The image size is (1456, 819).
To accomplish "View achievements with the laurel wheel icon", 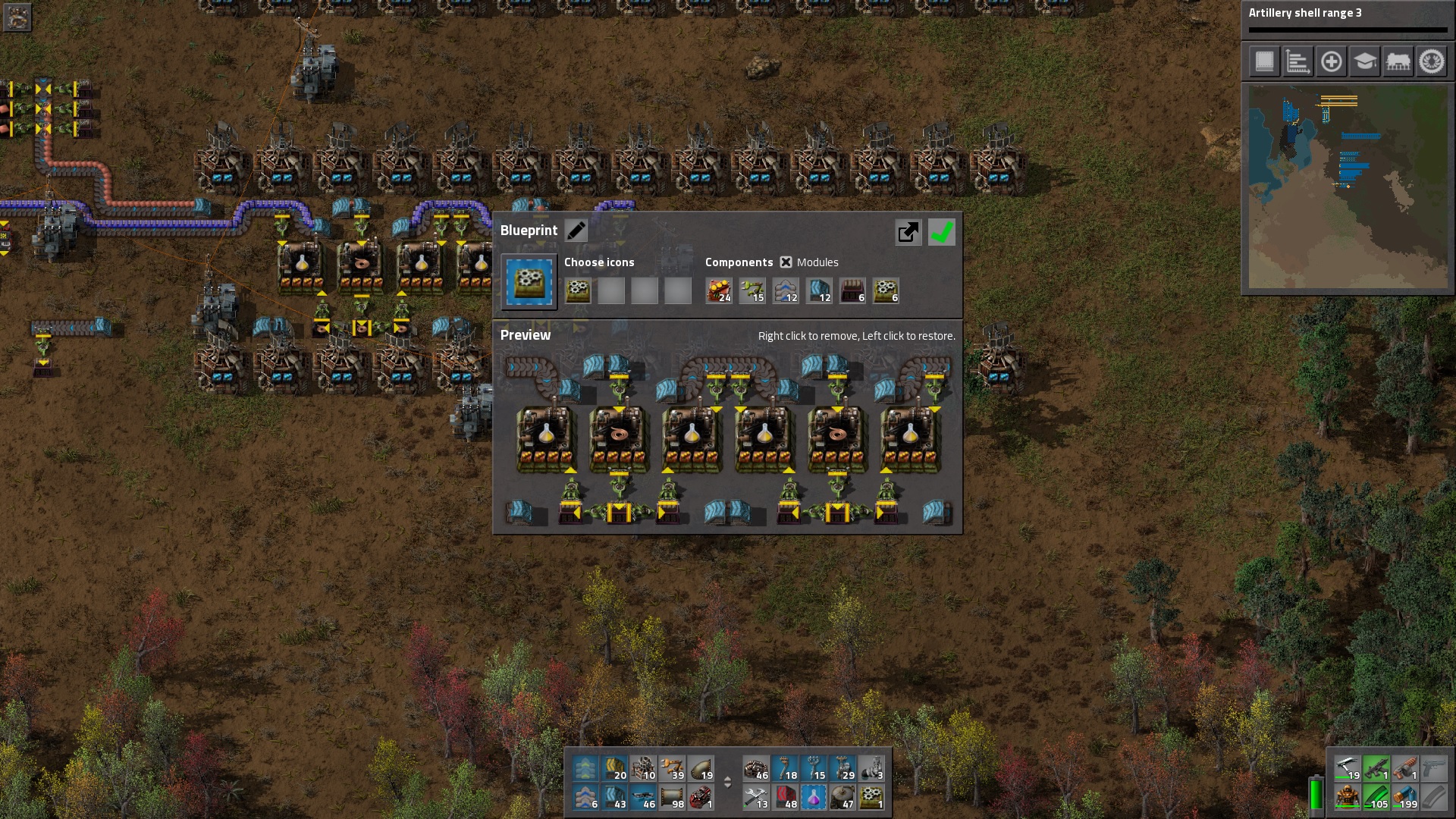I will coord(1432,61).
